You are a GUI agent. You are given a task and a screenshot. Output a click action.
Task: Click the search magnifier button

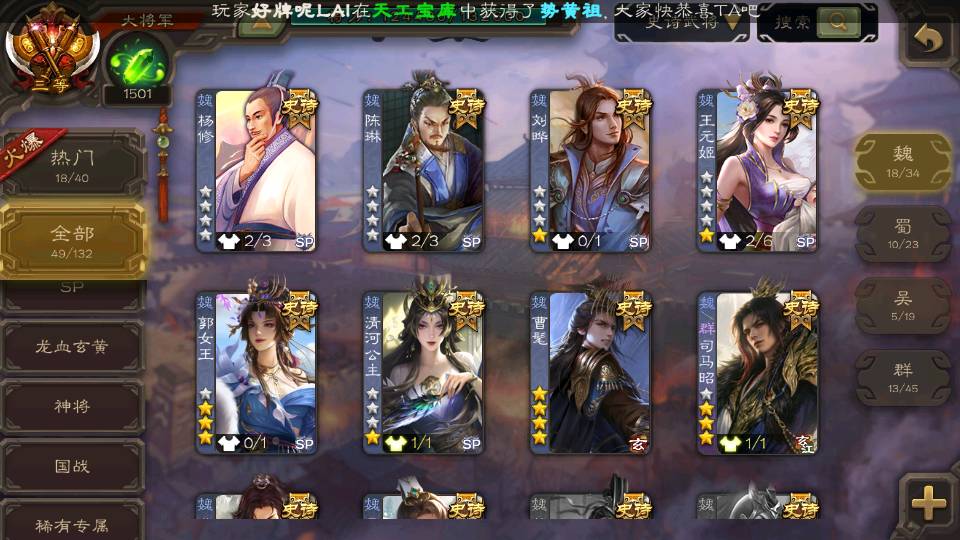tap(839, 21)
